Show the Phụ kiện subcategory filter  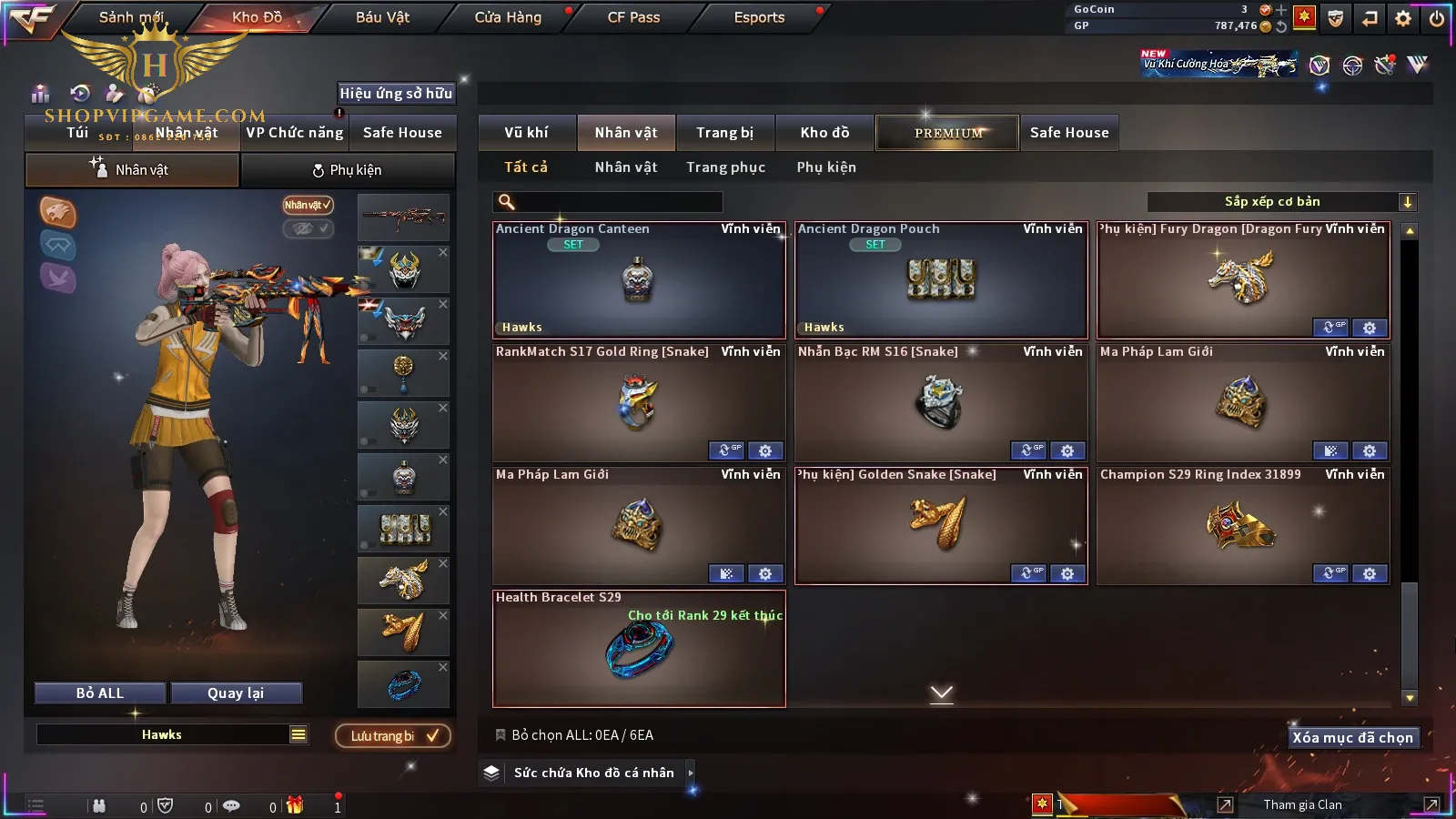pyautogui.click(x=826, y=167)
